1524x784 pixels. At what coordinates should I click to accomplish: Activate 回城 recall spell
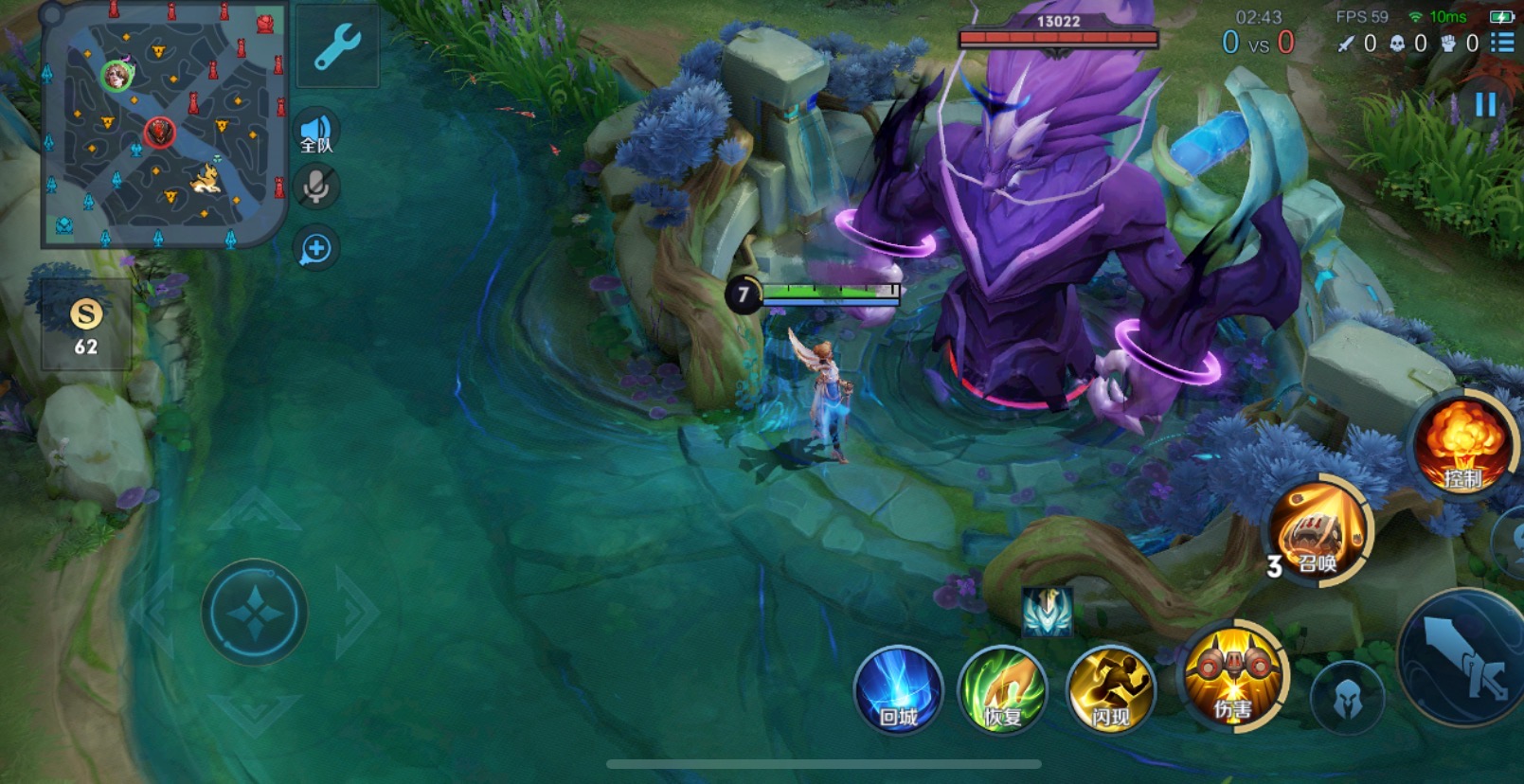pos(898,690)
